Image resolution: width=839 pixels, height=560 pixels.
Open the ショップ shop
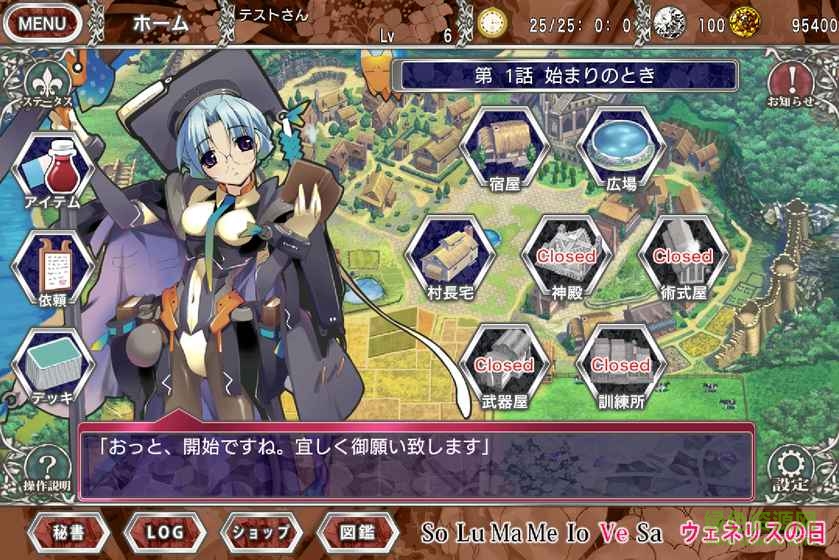point(261,531)
